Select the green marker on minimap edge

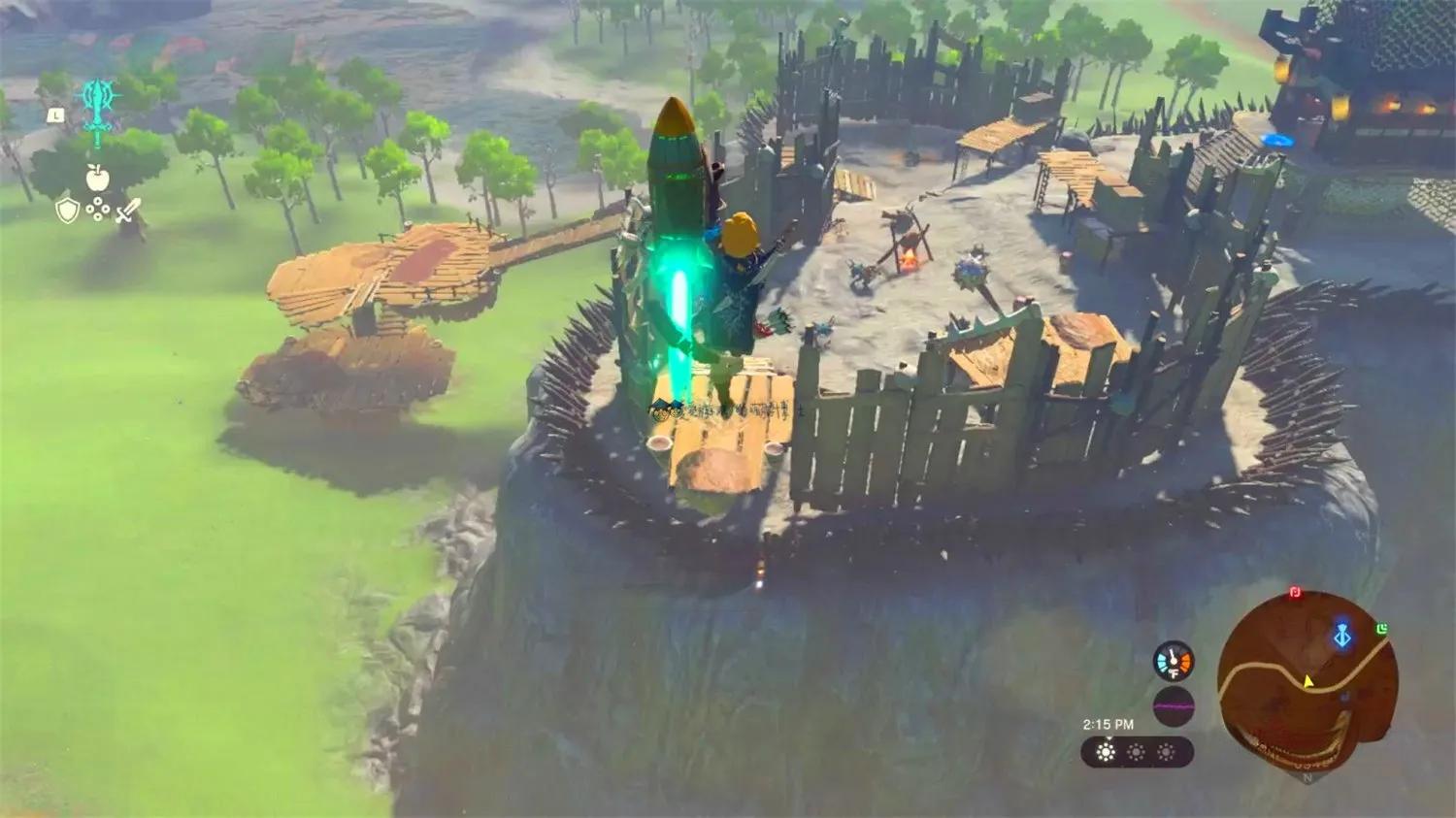coord(1381,630)
